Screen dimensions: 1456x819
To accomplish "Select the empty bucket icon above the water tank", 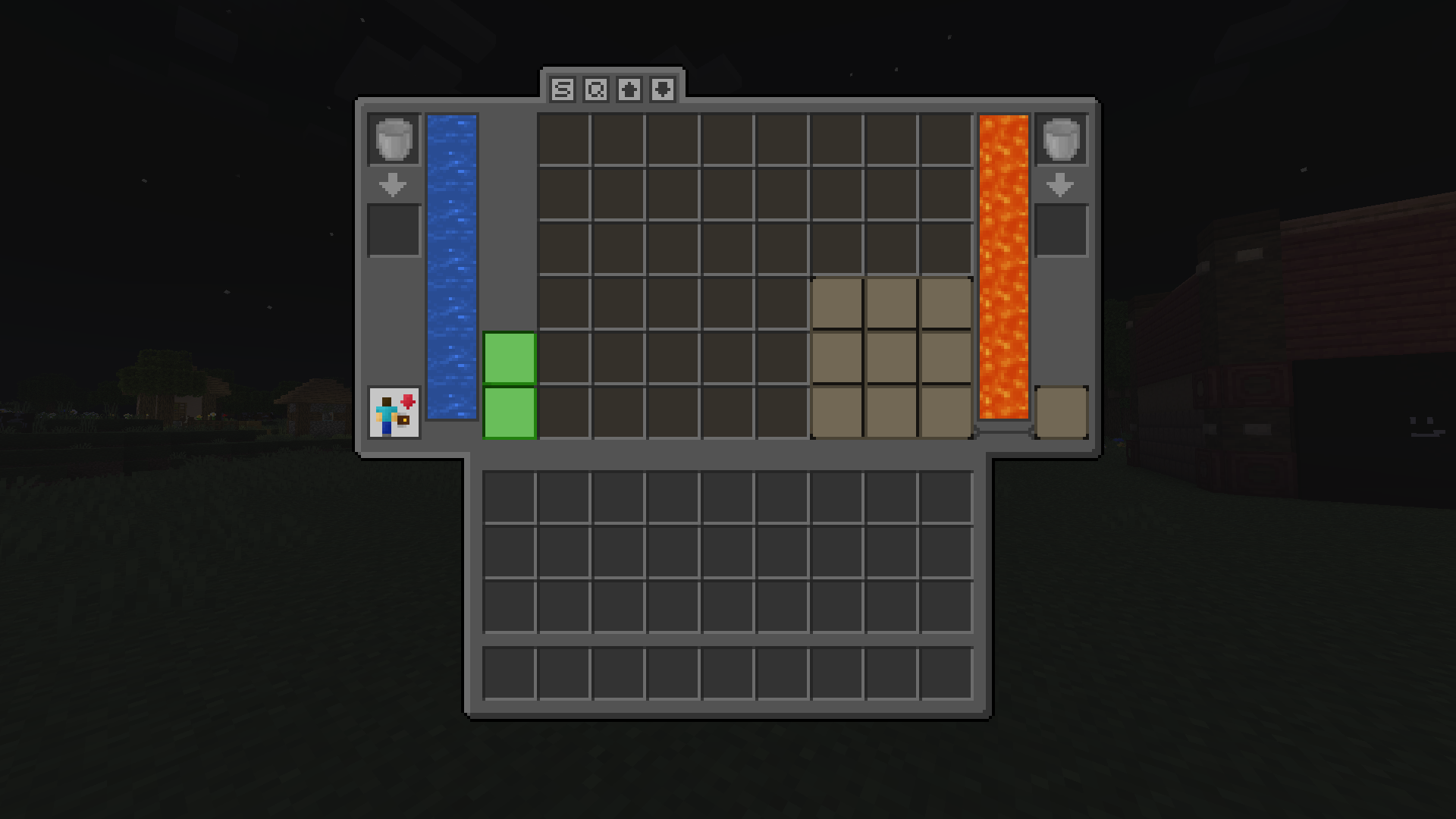I will [x=393, y=139].
